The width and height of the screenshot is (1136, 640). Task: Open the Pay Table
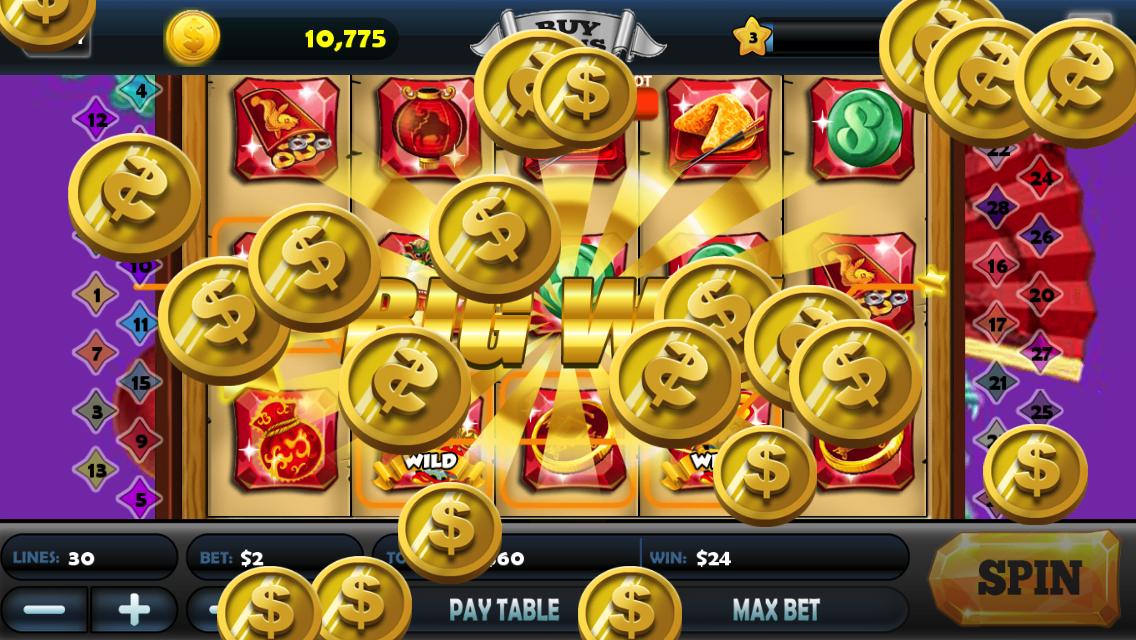tap(503, 610)
